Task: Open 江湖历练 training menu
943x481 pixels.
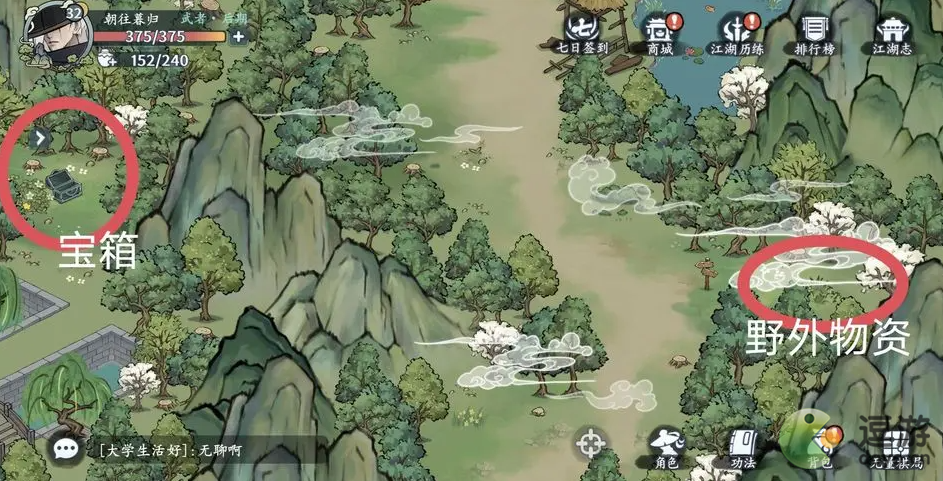Action: coord(736,31)
